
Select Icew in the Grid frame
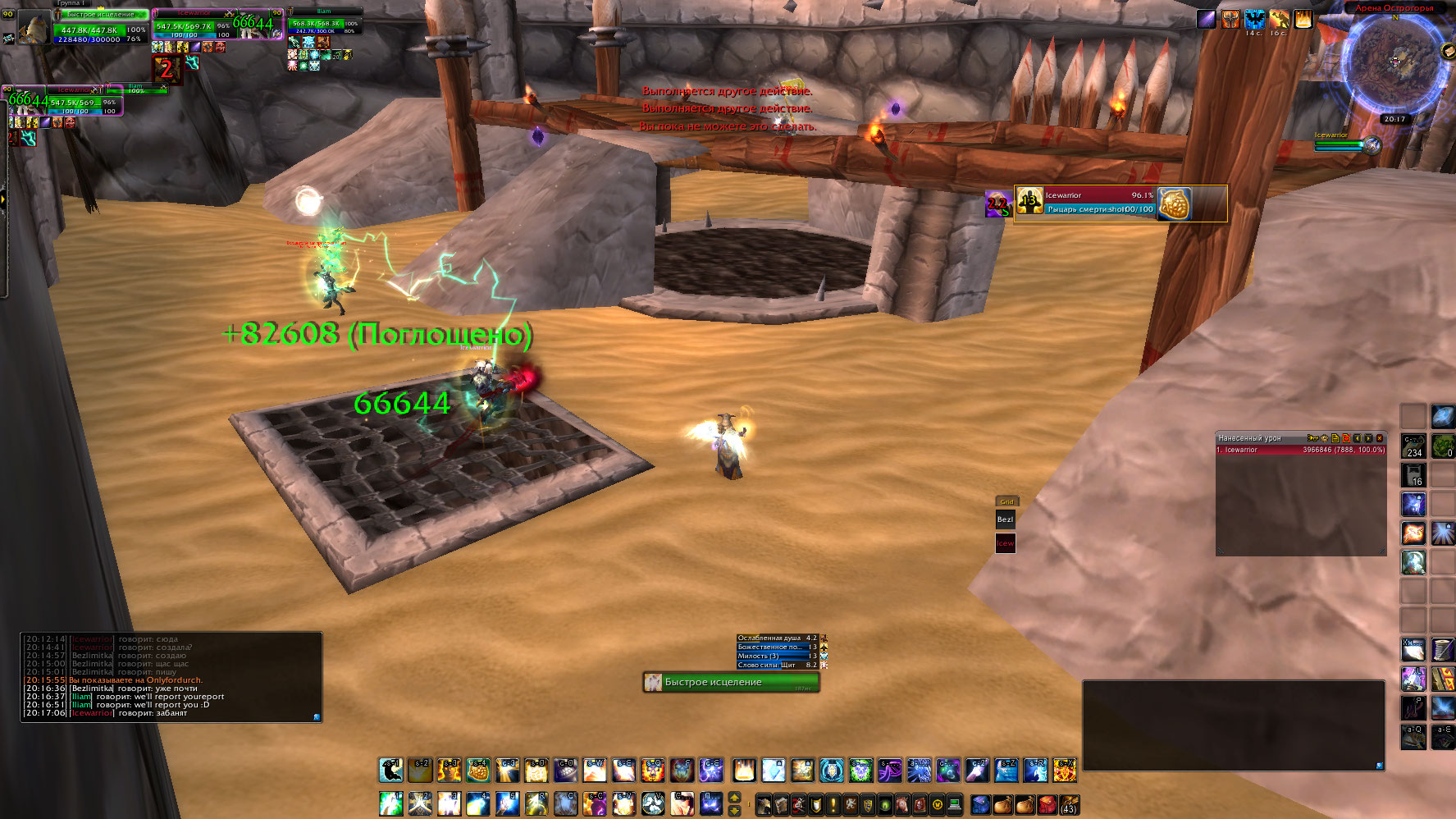click(x=1005, y=543)
